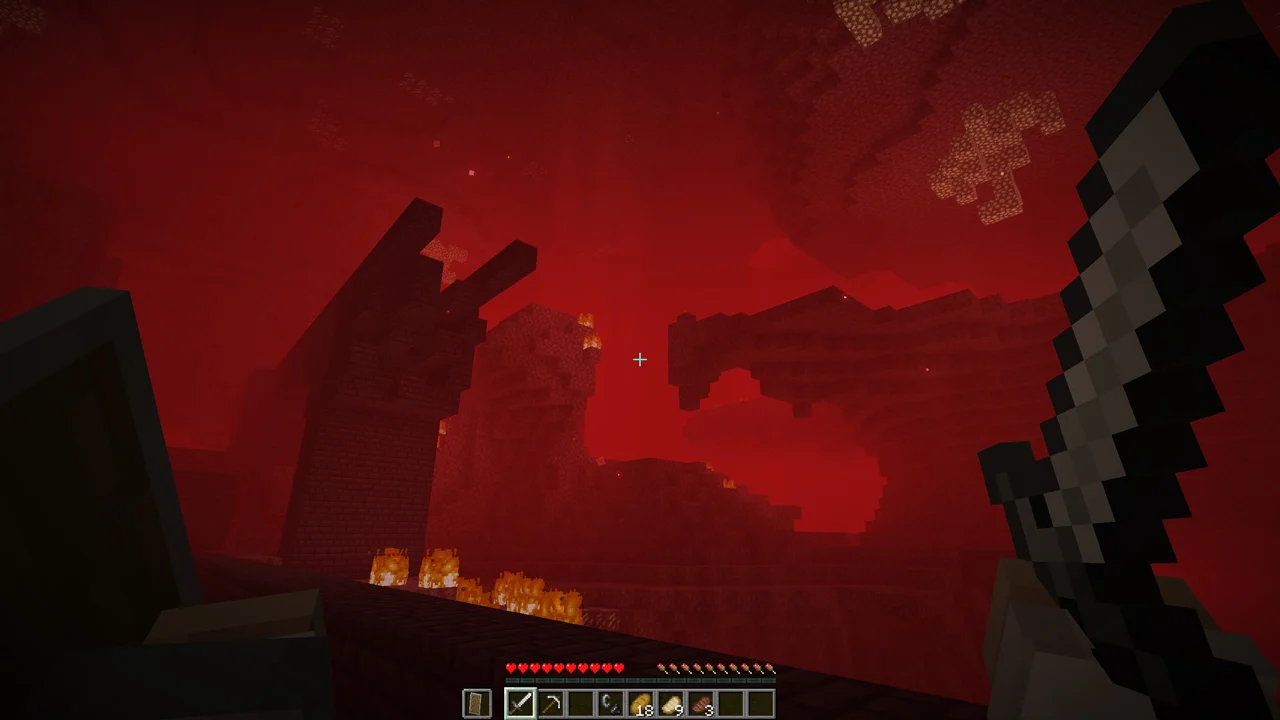Select the meat stack of 3

(700, 704)
